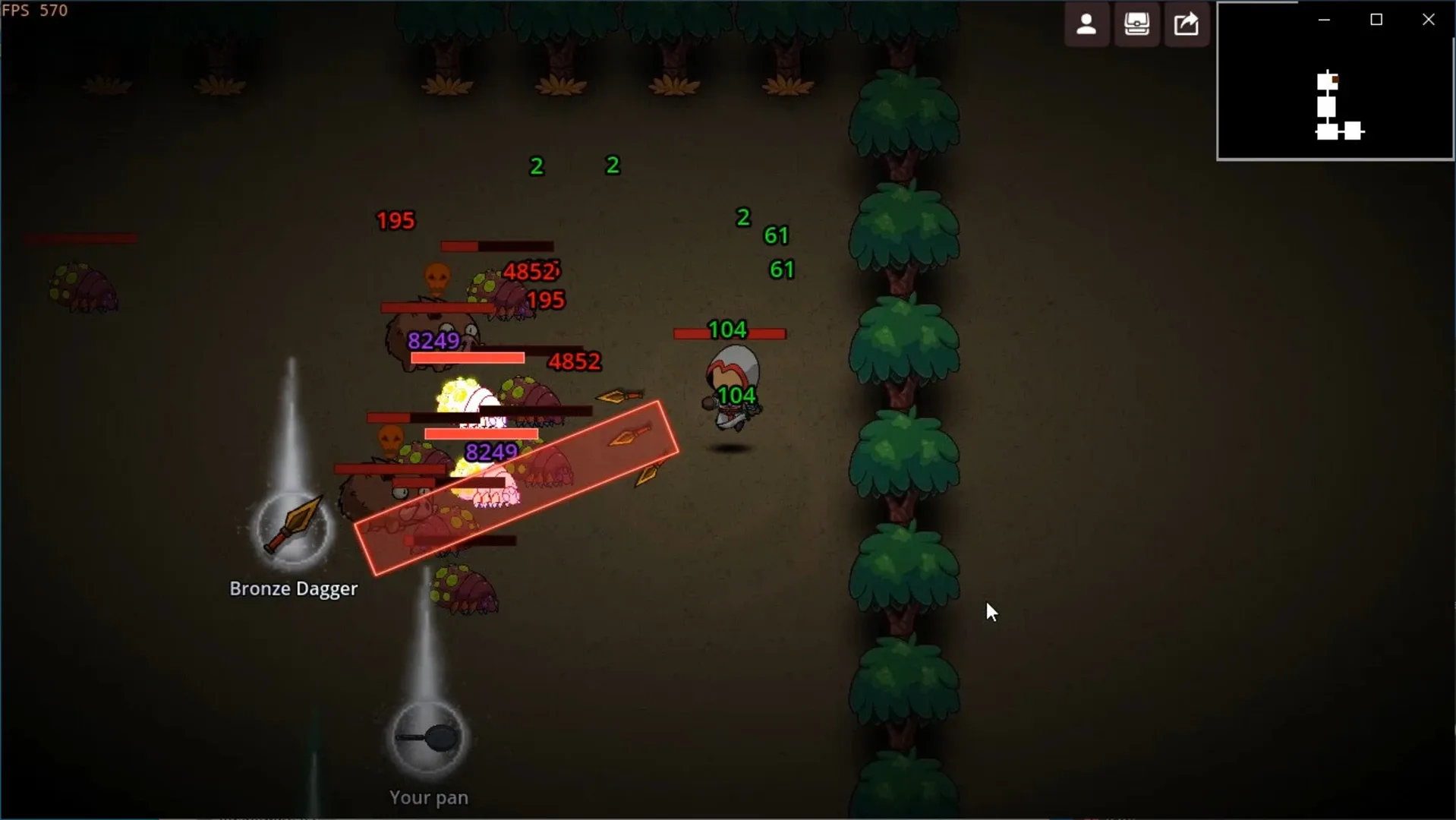Open the inventory bag icon

(1136, 24)
